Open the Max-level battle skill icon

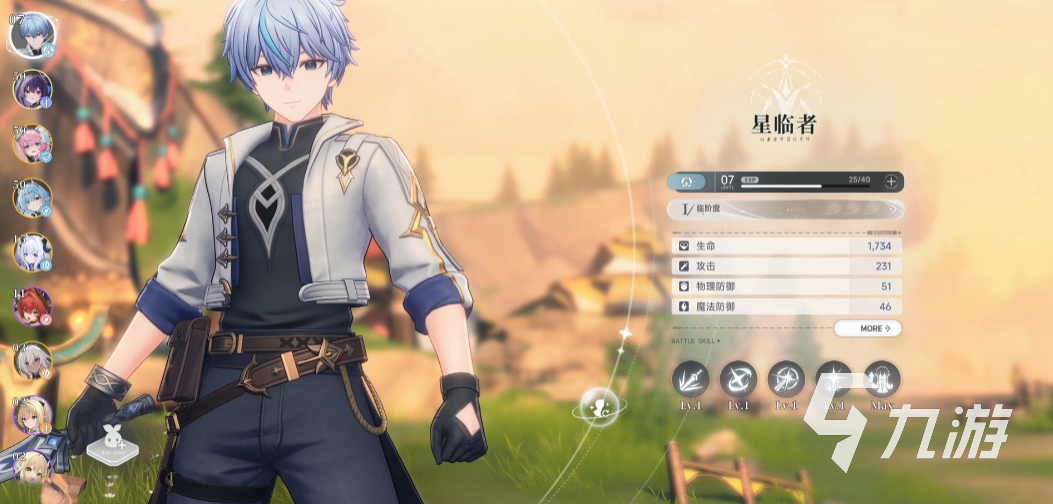point(882,378)
